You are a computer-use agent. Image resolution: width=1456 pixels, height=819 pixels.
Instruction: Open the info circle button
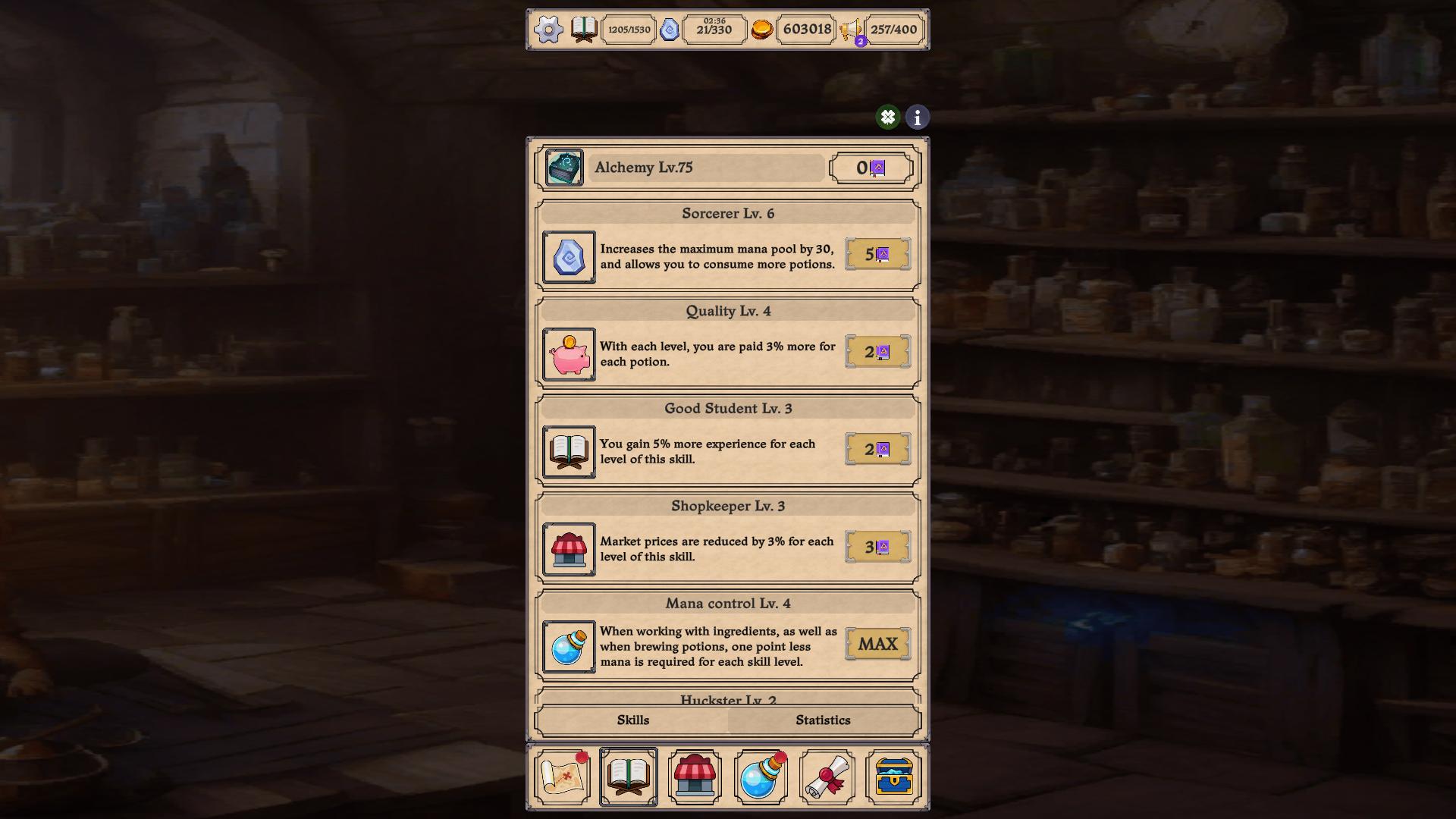(x=916, y=117)
